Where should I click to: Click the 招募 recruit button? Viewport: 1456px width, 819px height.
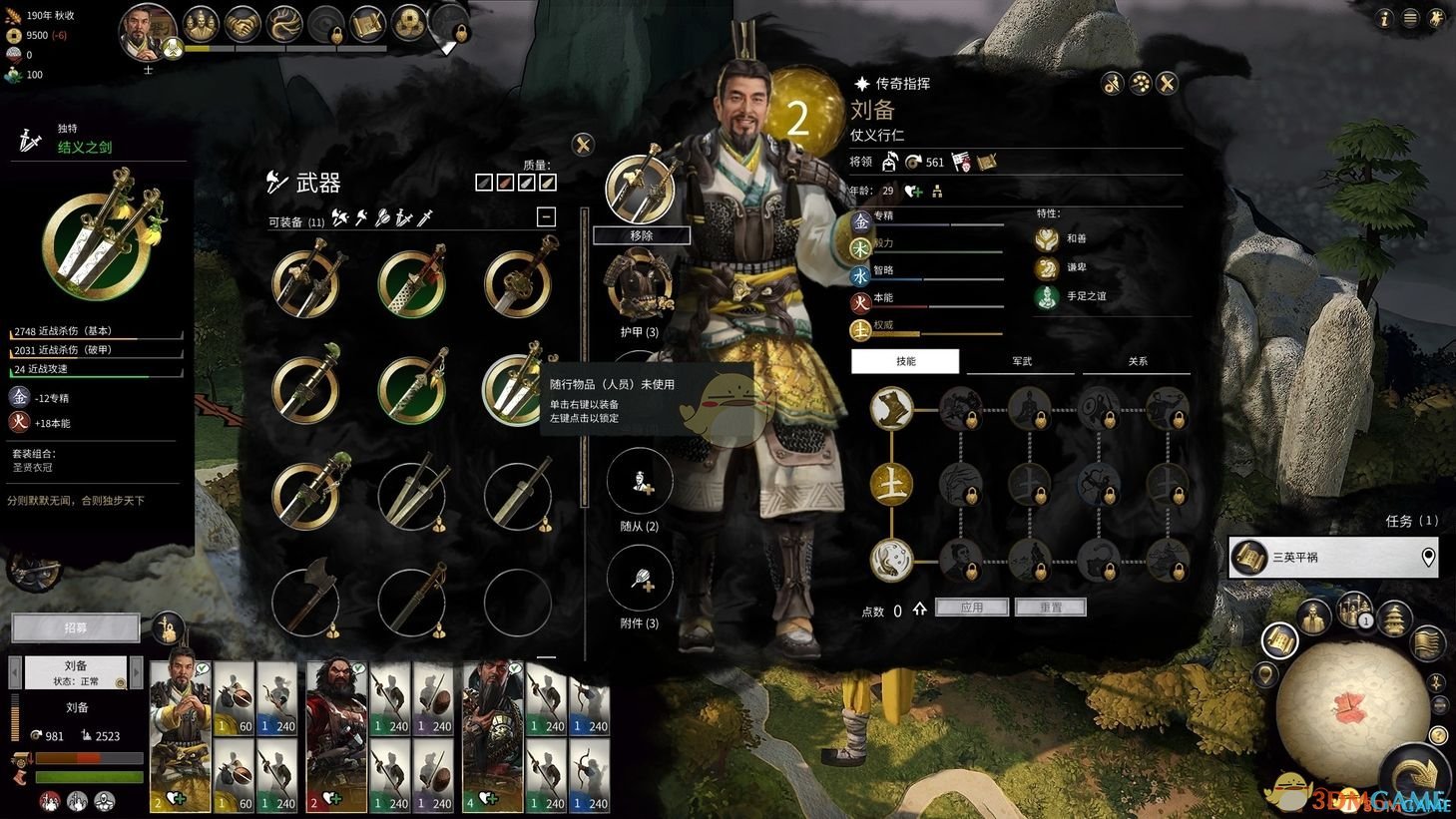(75, 627)
